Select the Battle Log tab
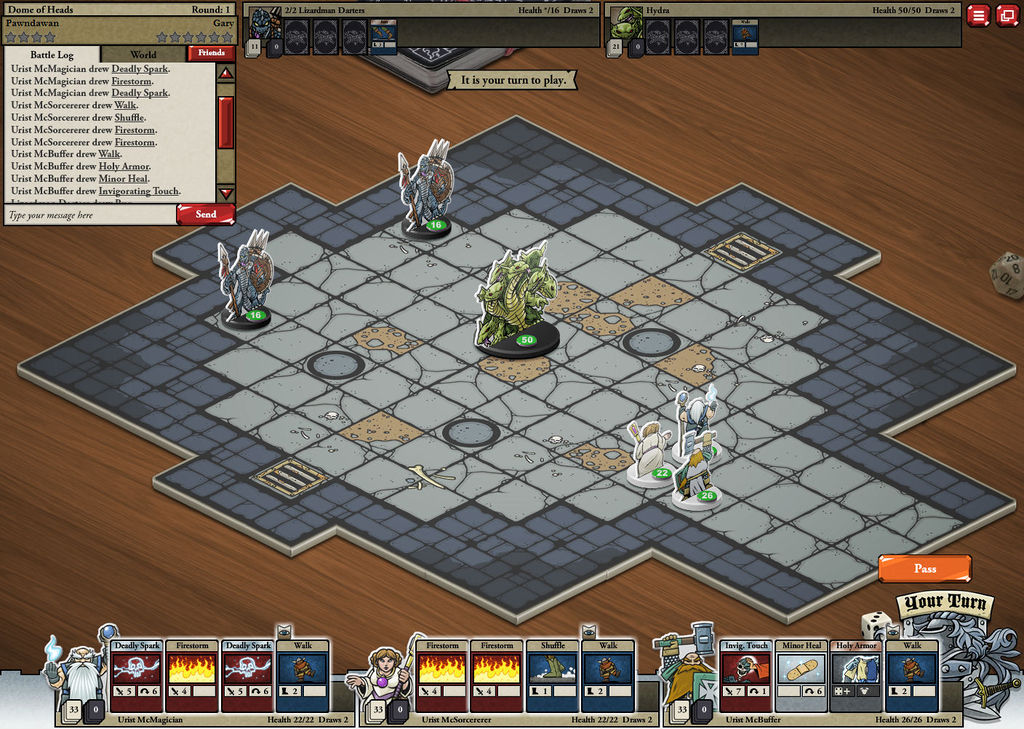 52,54
